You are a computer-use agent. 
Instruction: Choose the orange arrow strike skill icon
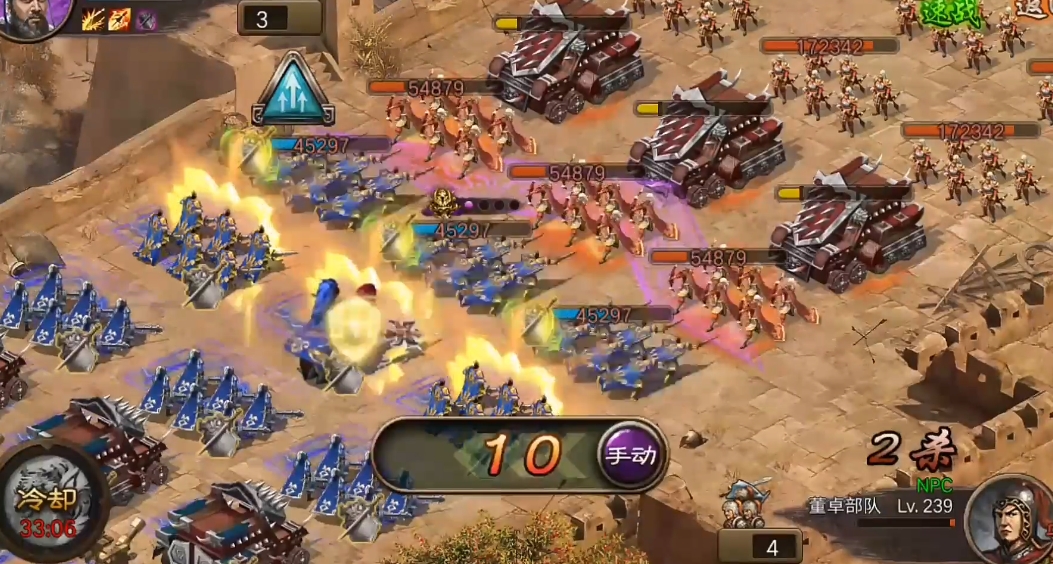coord(121,18)
